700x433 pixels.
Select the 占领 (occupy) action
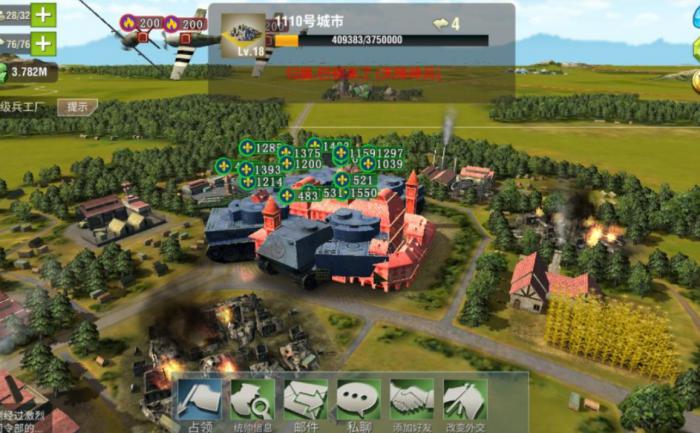coord(199,402)
